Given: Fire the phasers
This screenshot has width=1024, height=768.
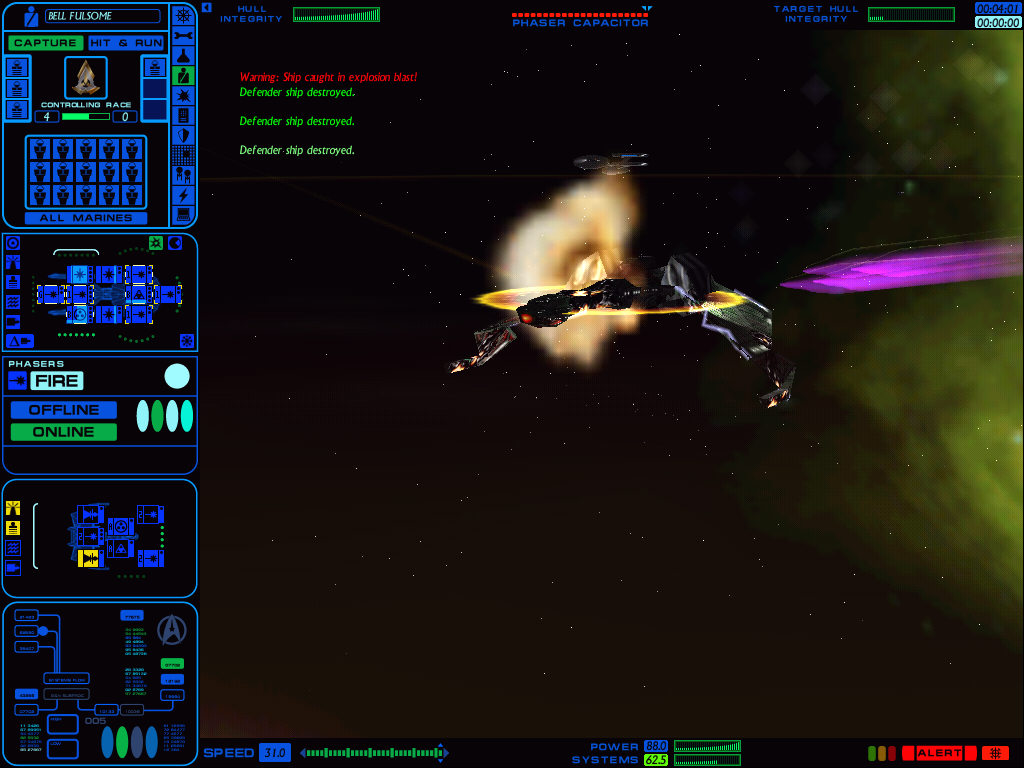Looking at the screenshot, I should (x=56, y=381).
